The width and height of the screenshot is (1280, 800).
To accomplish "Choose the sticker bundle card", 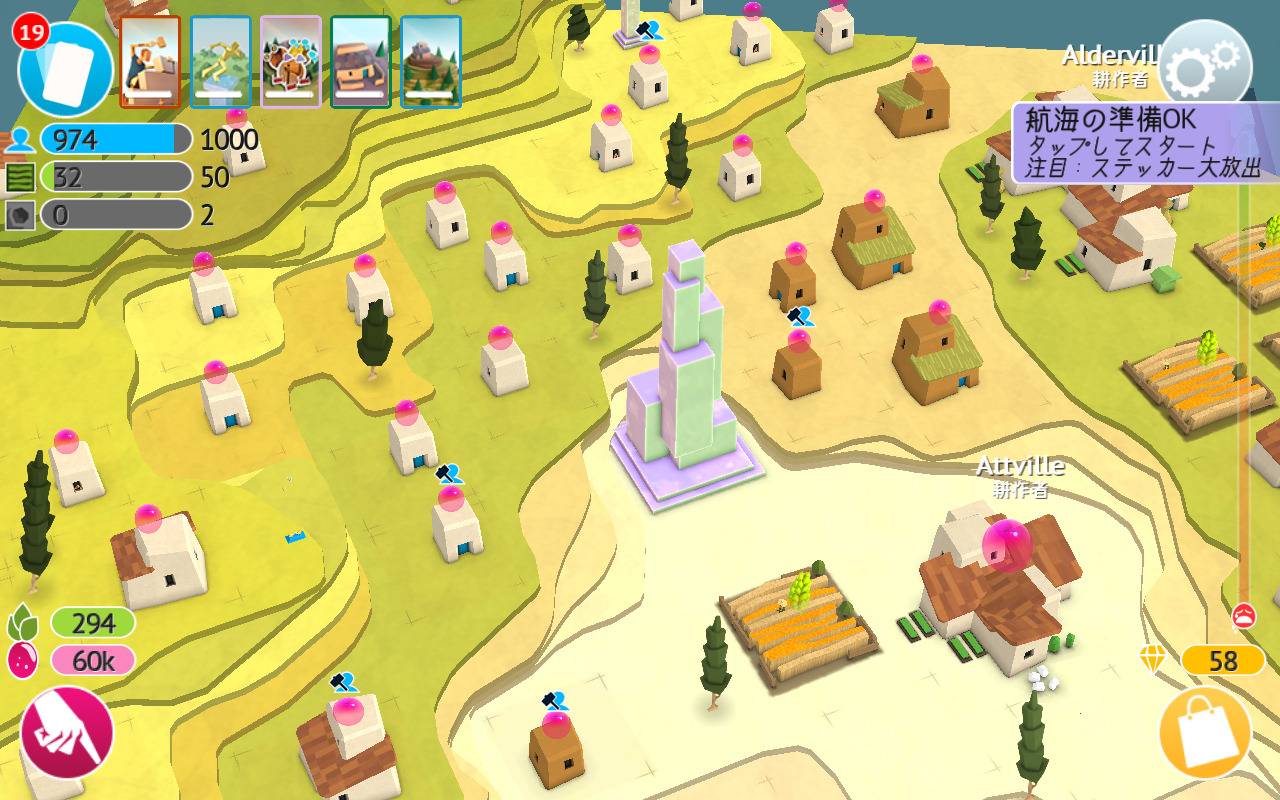I will coord(291,61).
